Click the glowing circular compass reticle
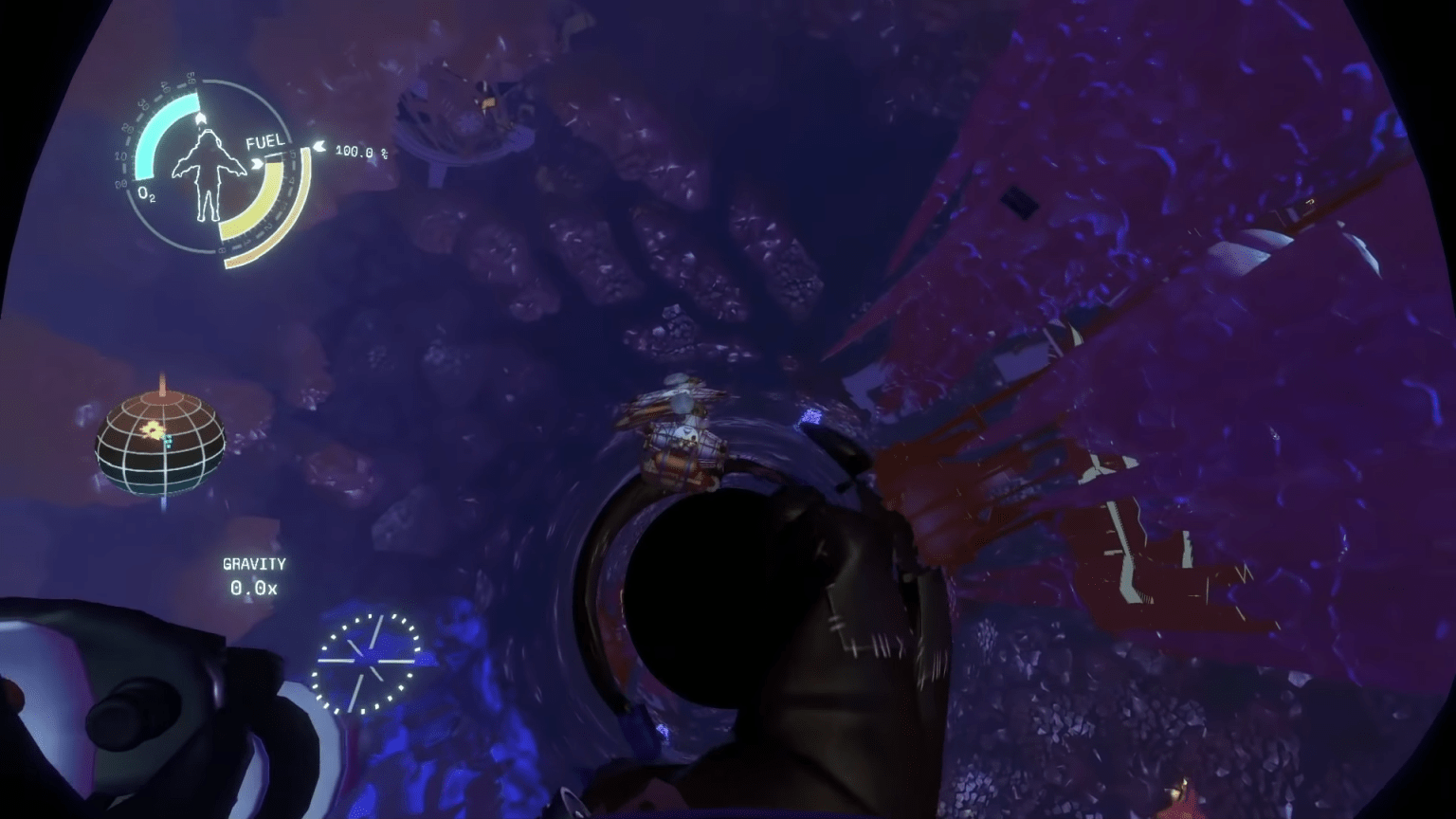Screen dimensions: 1456x819 (370, 659)
